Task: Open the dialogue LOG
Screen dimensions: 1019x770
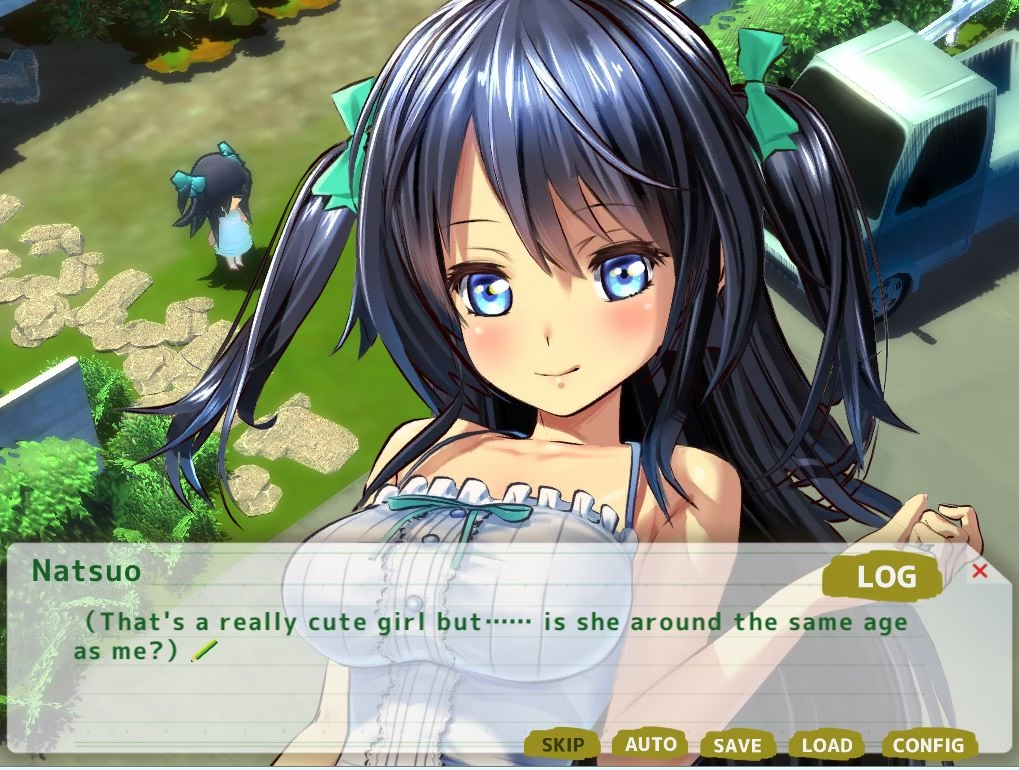Action: coord(886,576)
